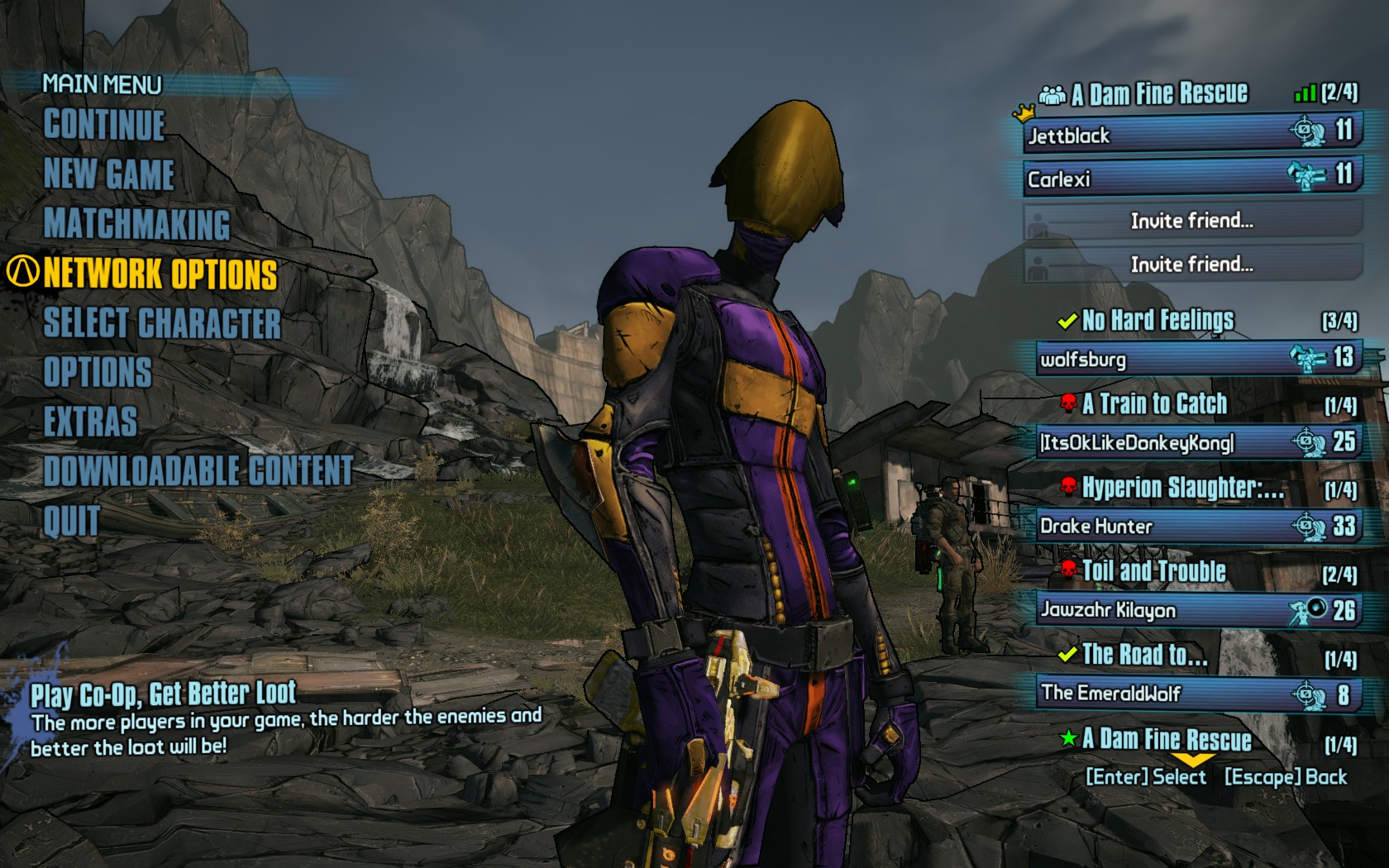
Task: Open Downloadable Content
Action: click(198, 471)
